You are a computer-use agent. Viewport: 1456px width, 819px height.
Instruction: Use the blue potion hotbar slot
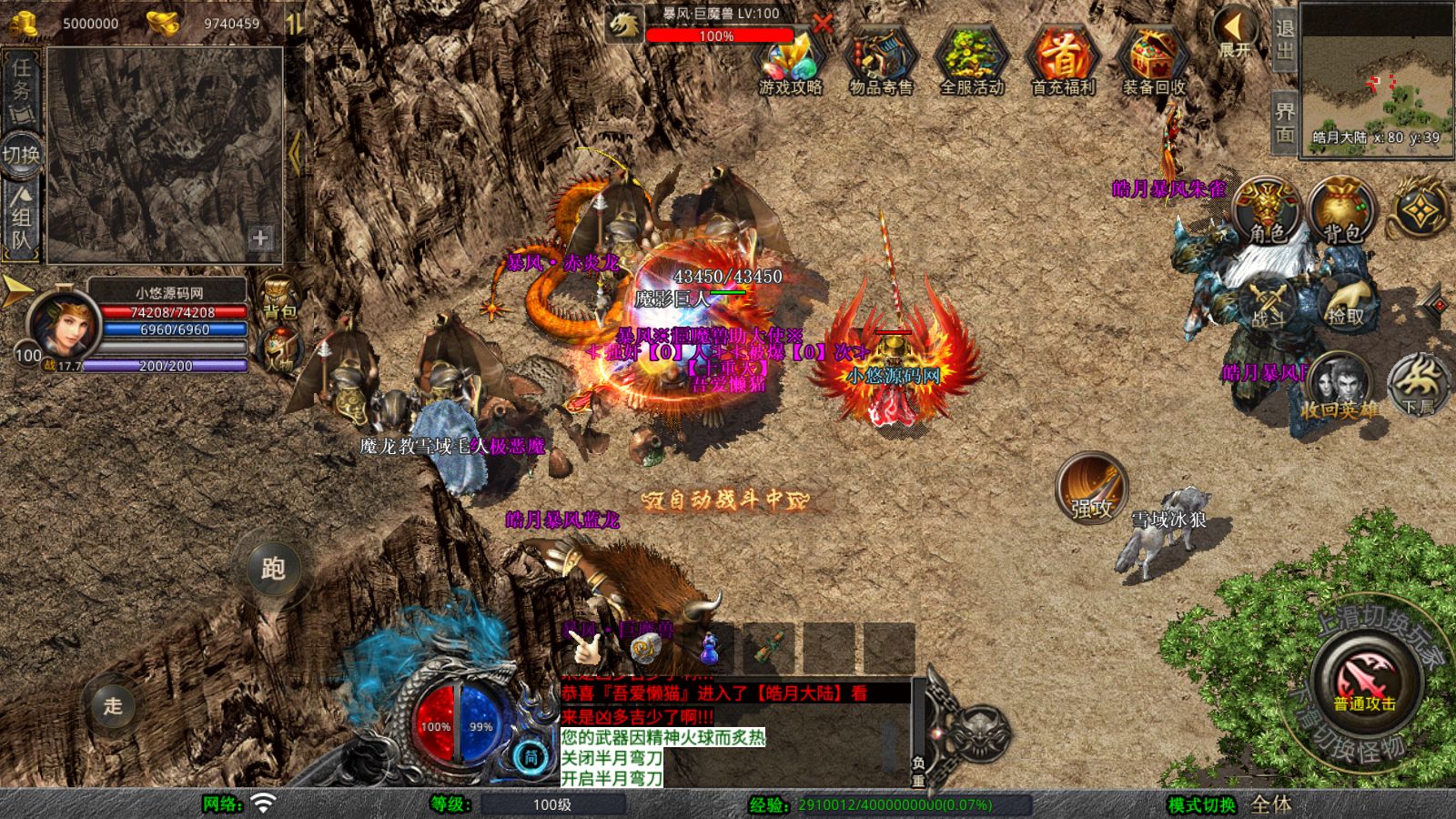pyautogui.click(x=710, y=648)
